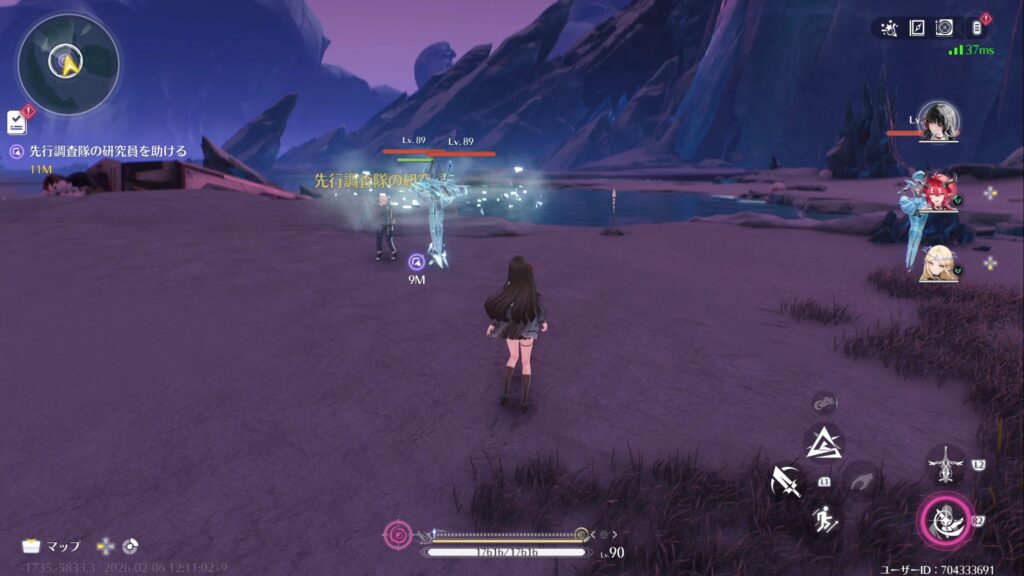Activate the winged sword skill icon
The image size is (1024, 576).
pos(945,465)
